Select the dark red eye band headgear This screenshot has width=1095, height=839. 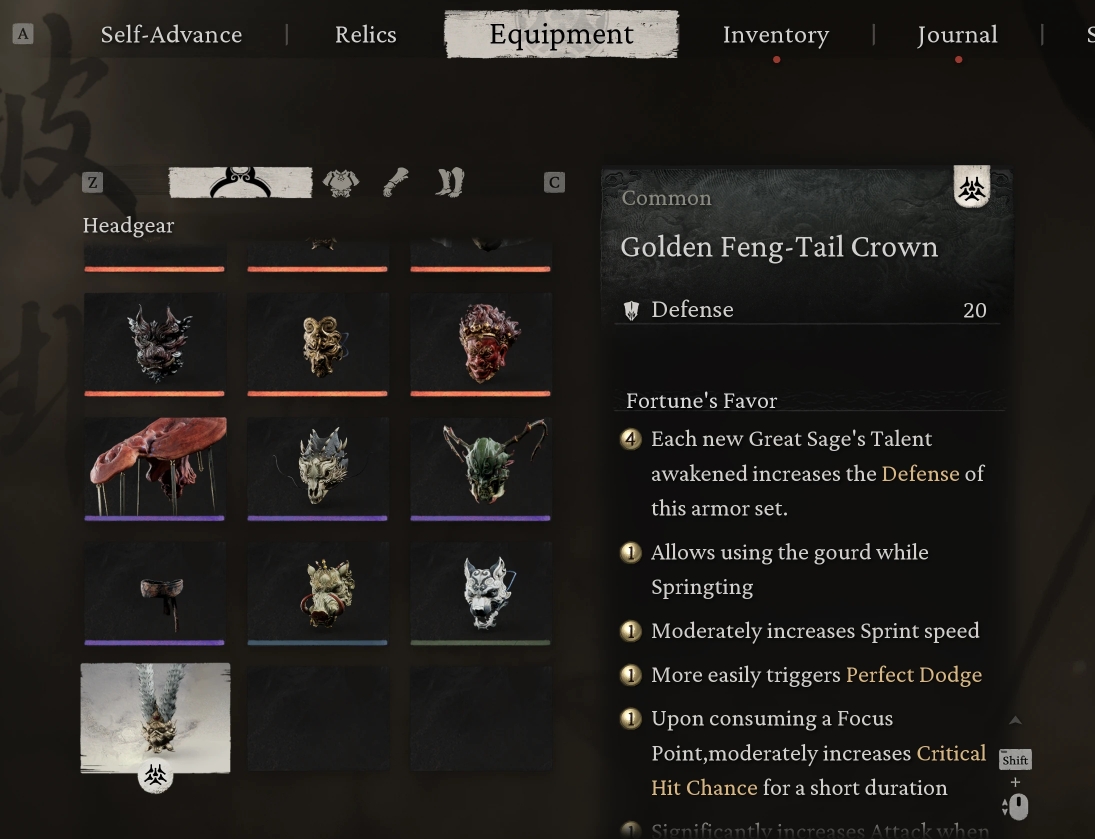click(155, 592)
